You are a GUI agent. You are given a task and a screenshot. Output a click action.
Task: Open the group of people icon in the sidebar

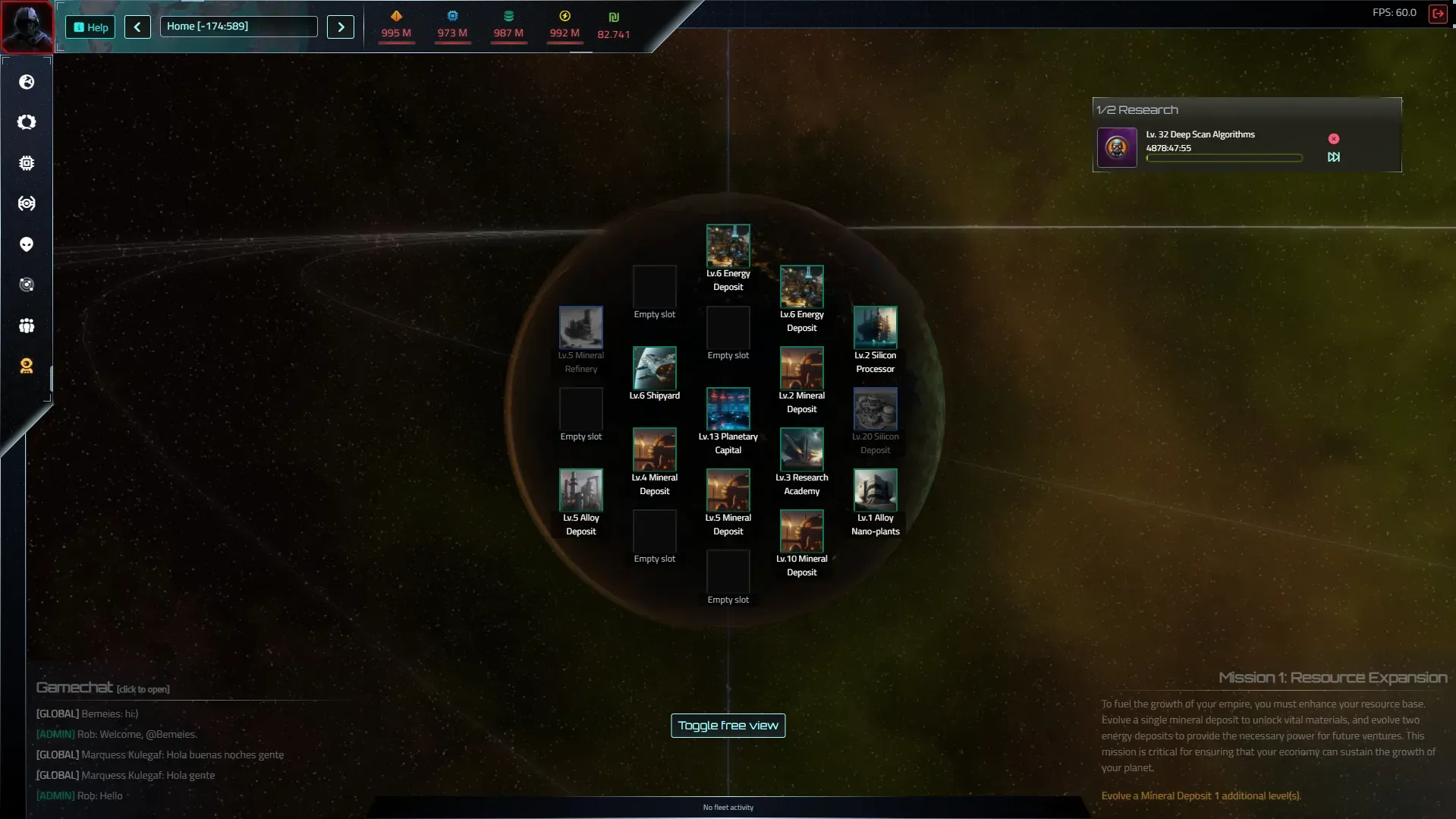[27, 326]
